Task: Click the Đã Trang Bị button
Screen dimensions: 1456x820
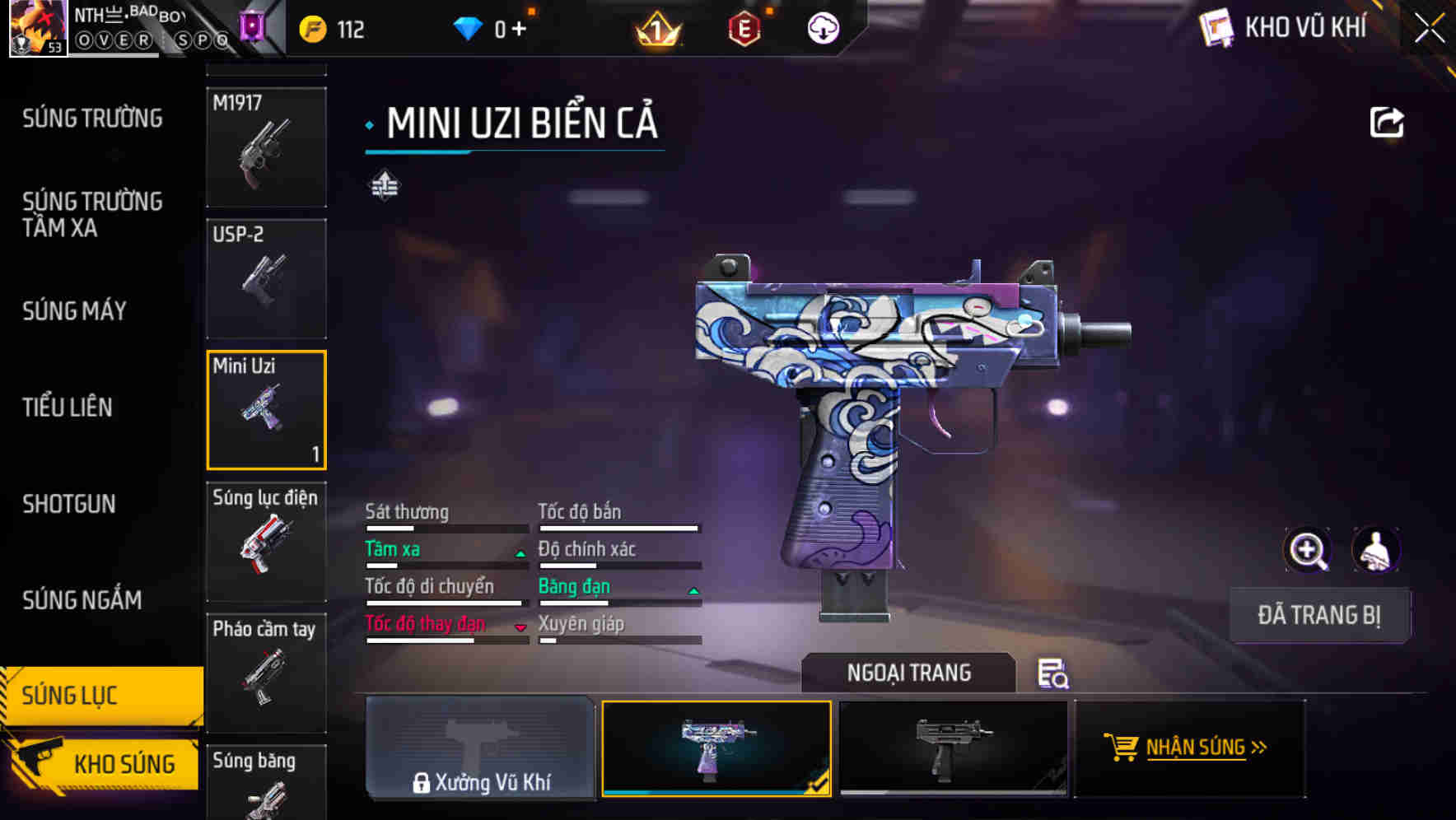Action: (1318, 615)
